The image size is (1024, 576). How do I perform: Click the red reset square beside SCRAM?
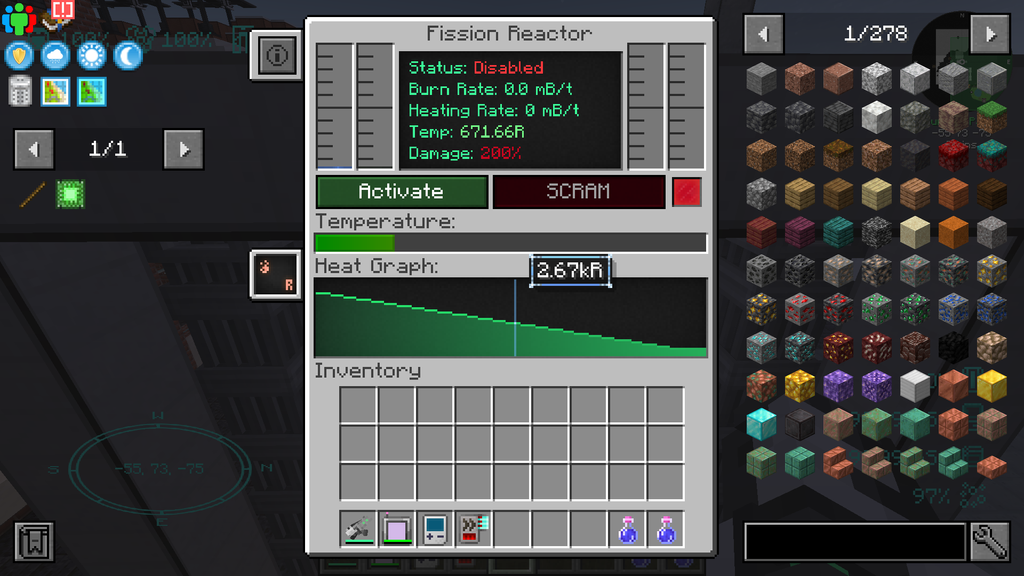(687, 192)
